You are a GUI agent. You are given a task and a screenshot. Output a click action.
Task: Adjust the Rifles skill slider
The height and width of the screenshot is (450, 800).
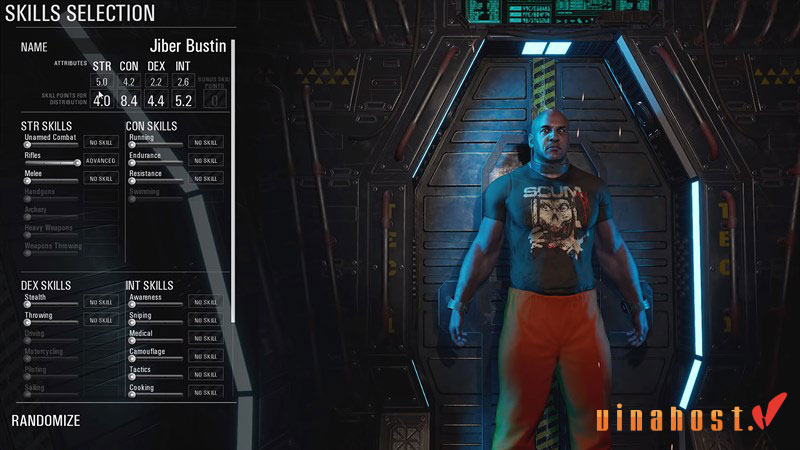[x=50, y=162]
